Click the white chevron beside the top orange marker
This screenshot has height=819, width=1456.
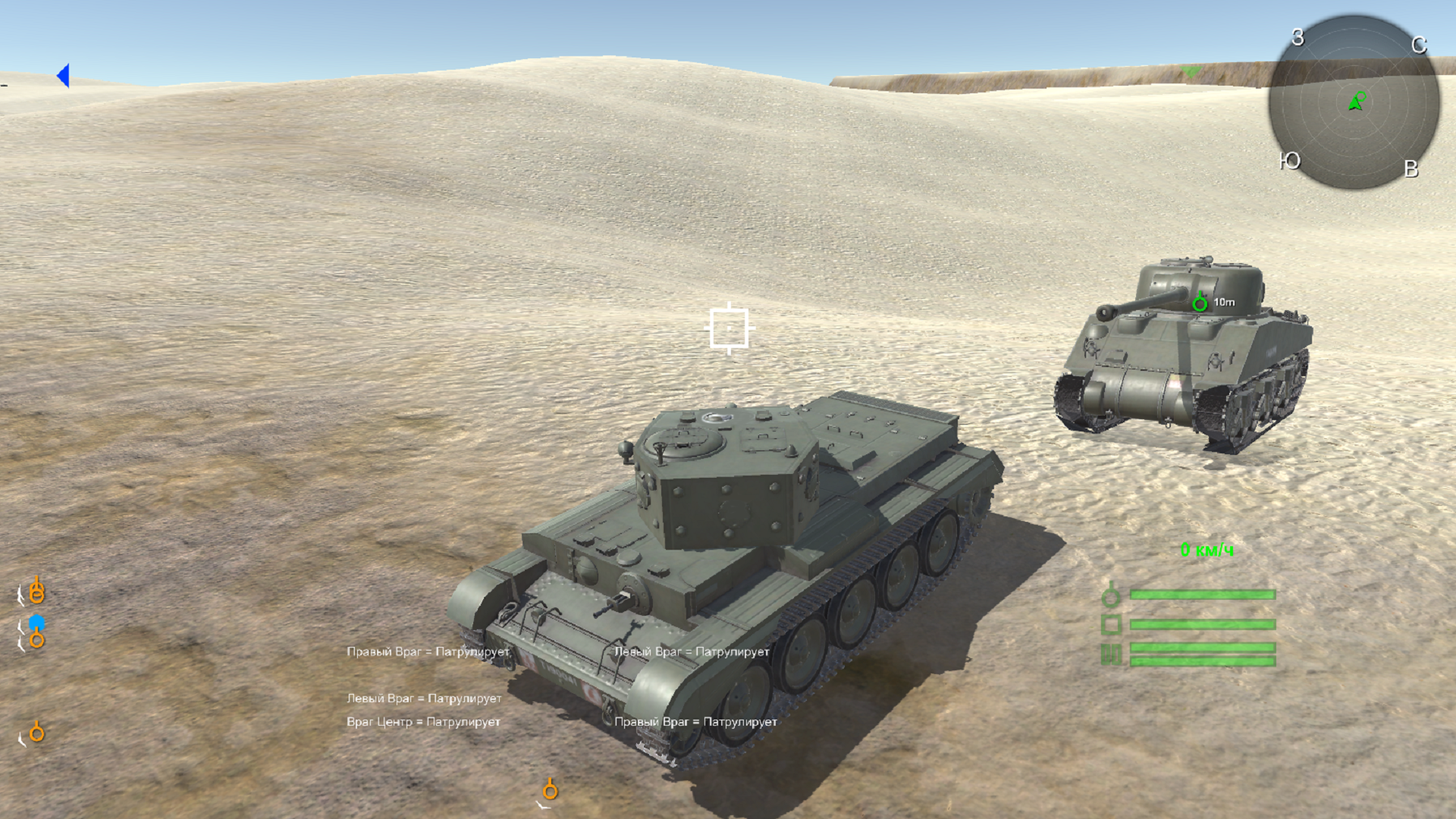(x=21, y=595)
